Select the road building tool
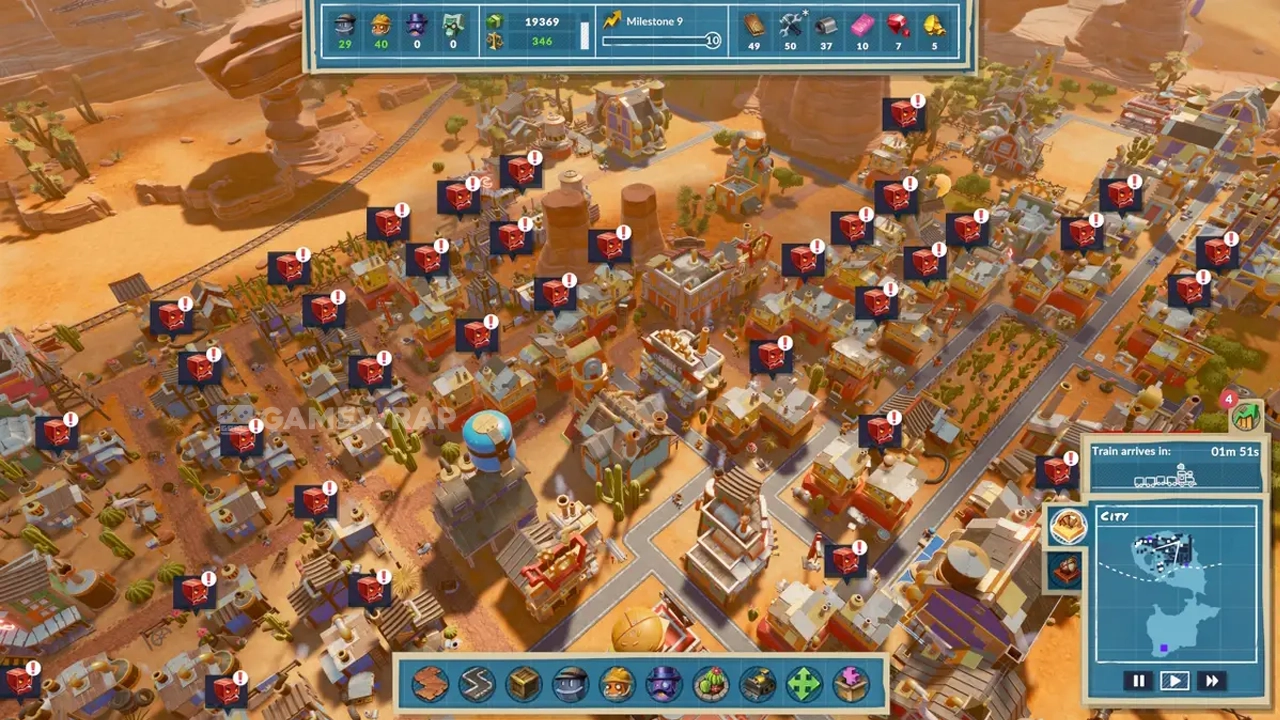Screen dimensions: 1280x720 tap(476, 684)
